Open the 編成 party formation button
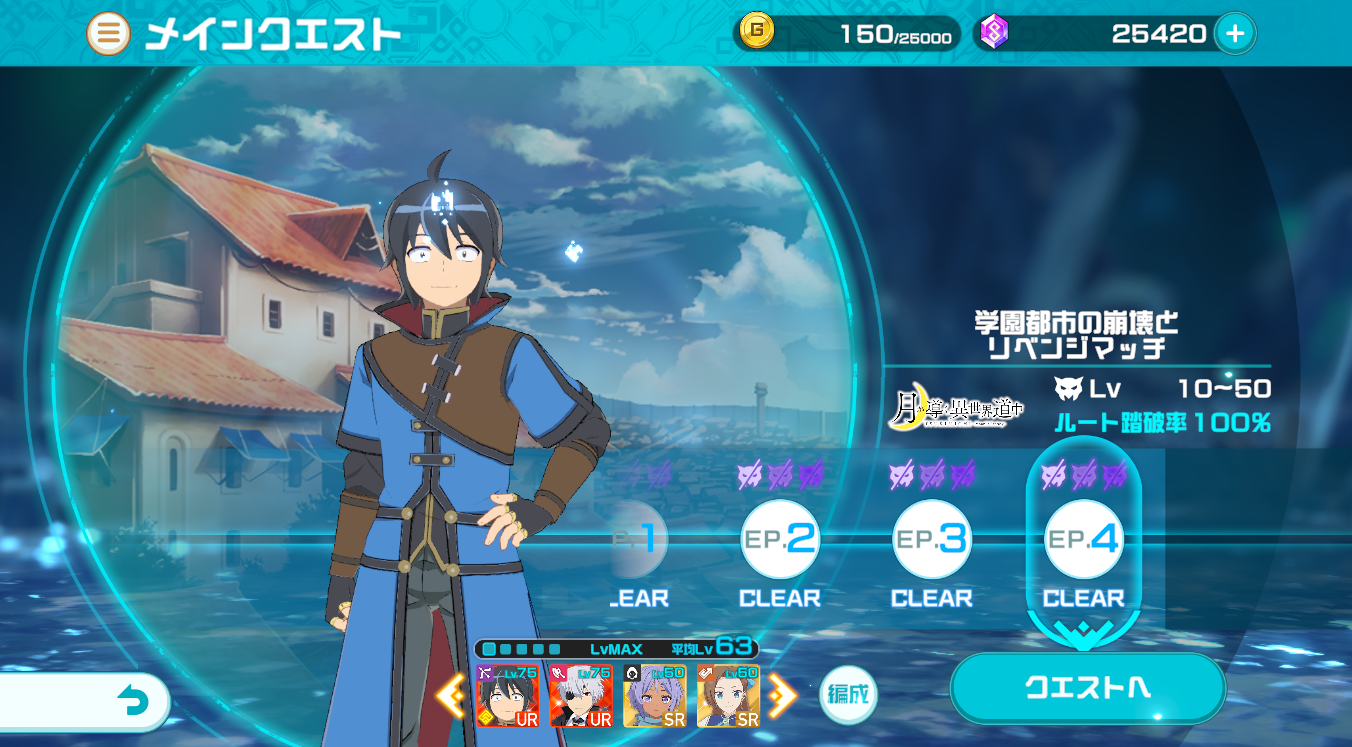The width and height of the screenshot is (1352, 747). tap(848, 694)
